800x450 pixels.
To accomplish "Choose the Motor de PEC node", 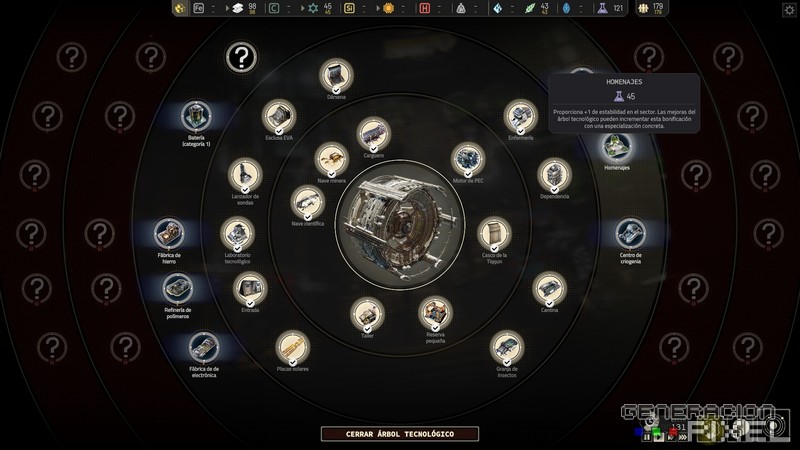I will click(467, 158).
